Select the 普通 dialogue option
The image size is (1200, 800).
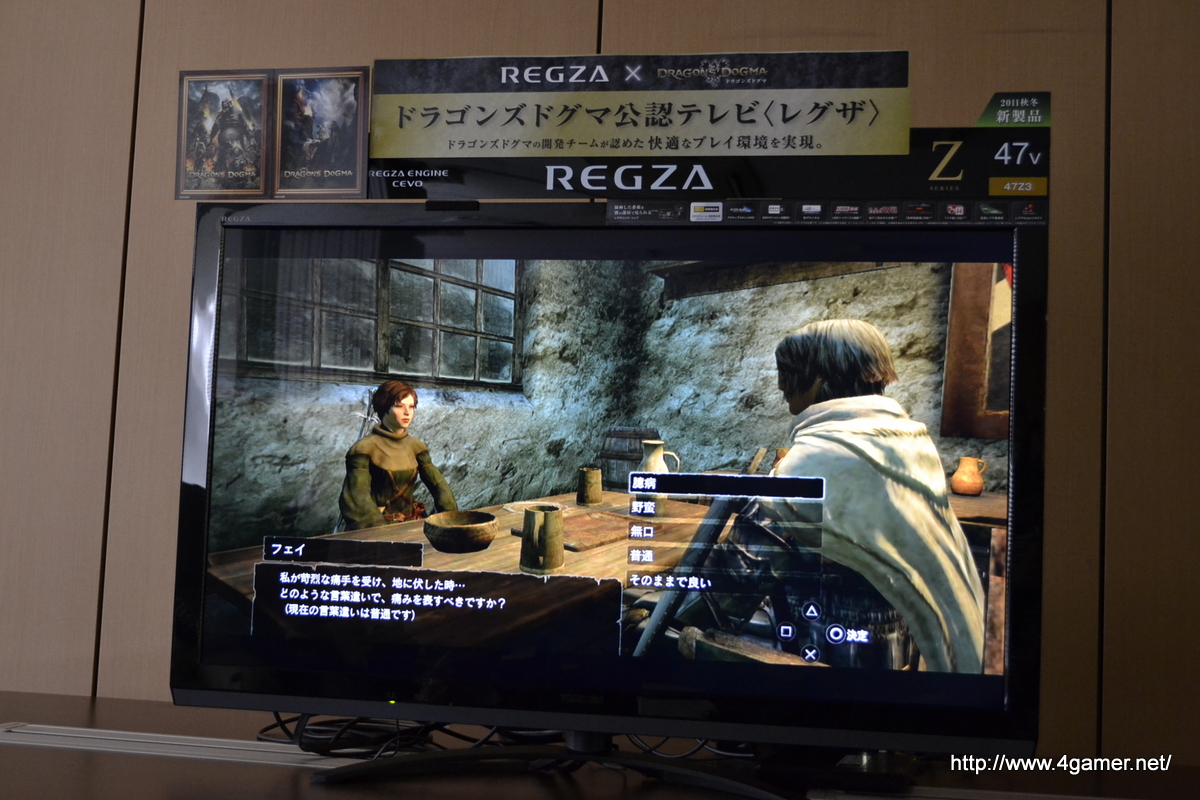coord(642,555)
